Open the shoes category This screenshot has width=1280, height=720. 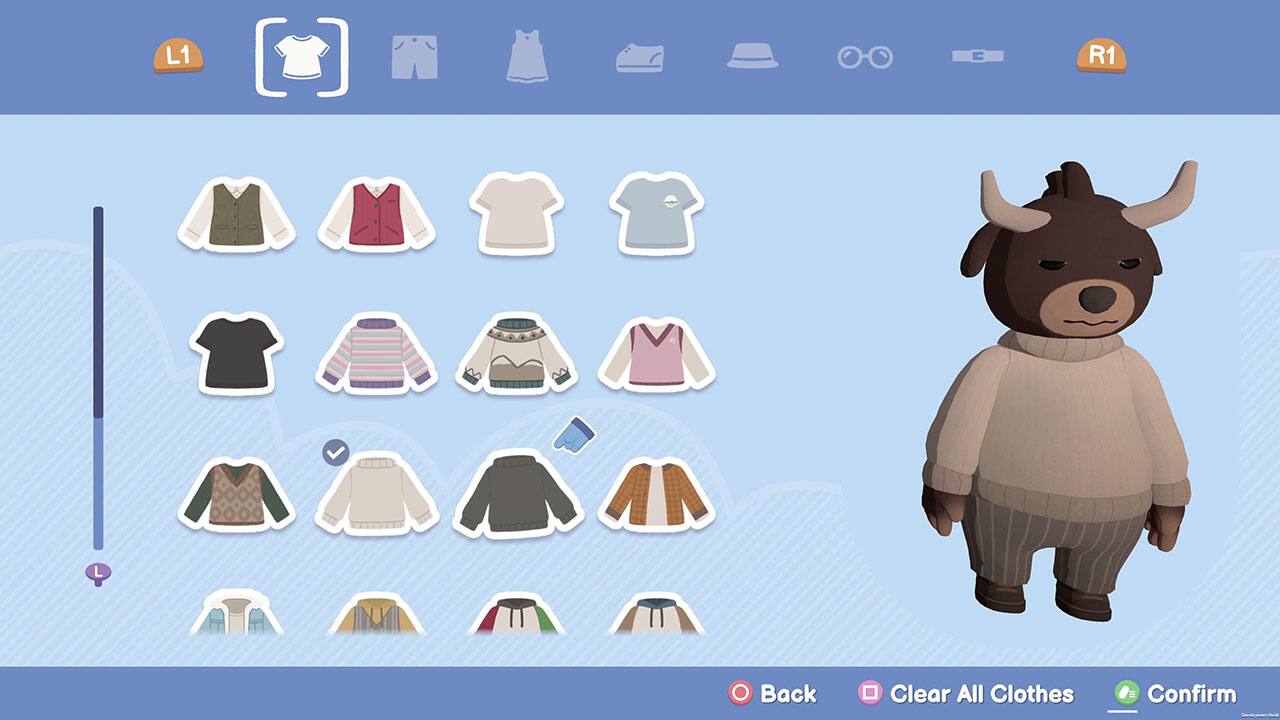pos(640,57)
